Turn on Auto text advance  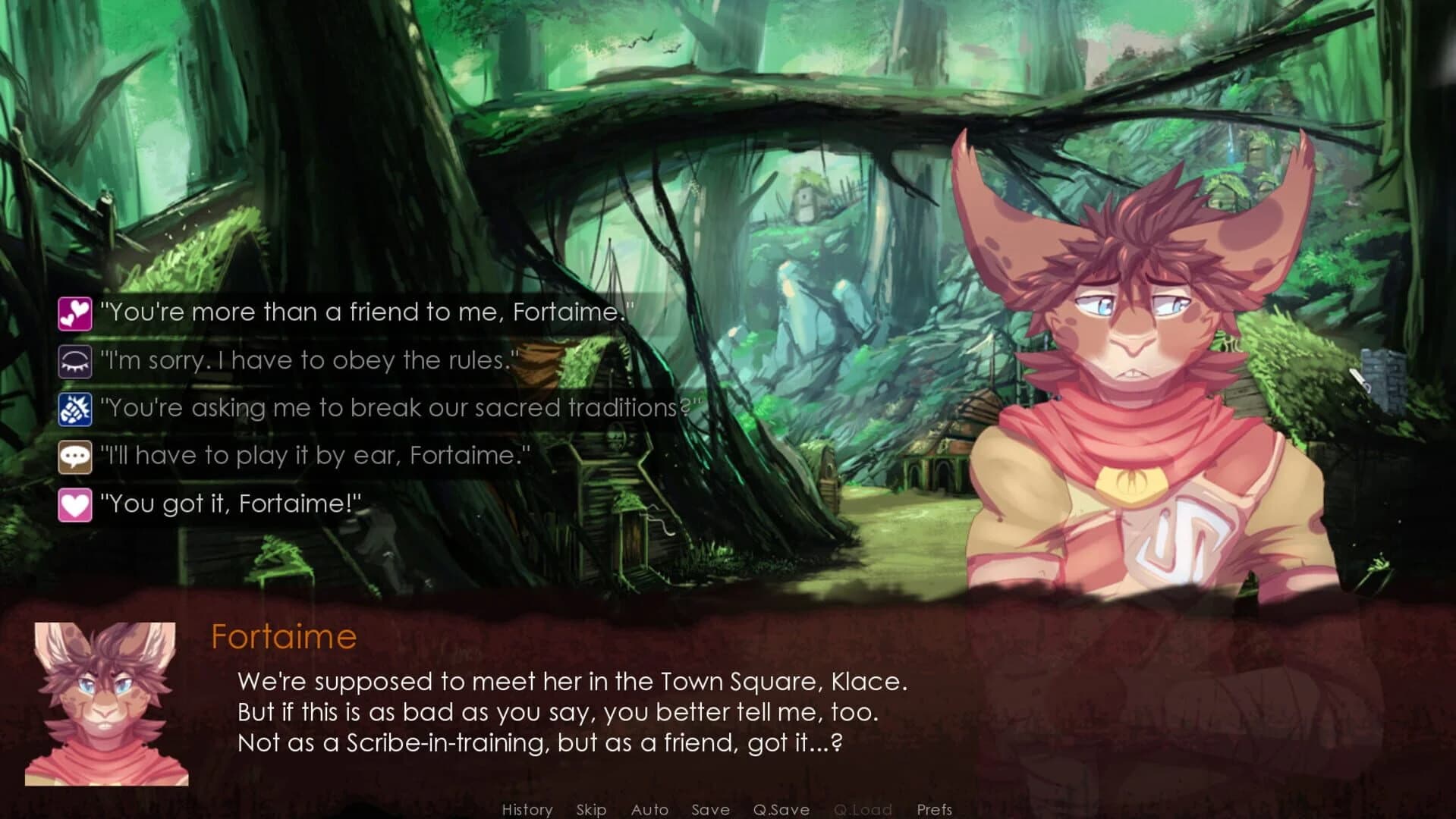point(649,809)
